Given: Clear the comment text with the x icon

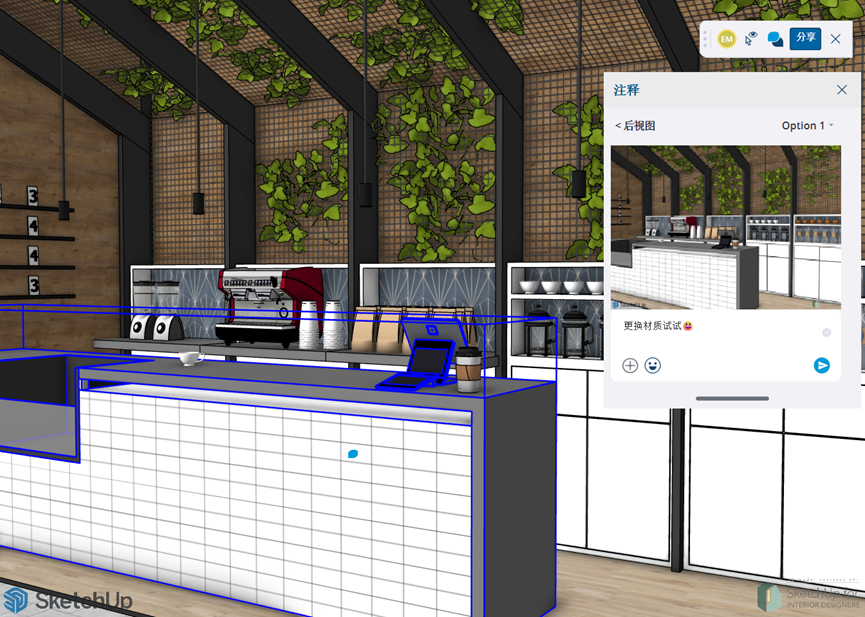Looking at the screenshot, I should click(x=826, y=332).
